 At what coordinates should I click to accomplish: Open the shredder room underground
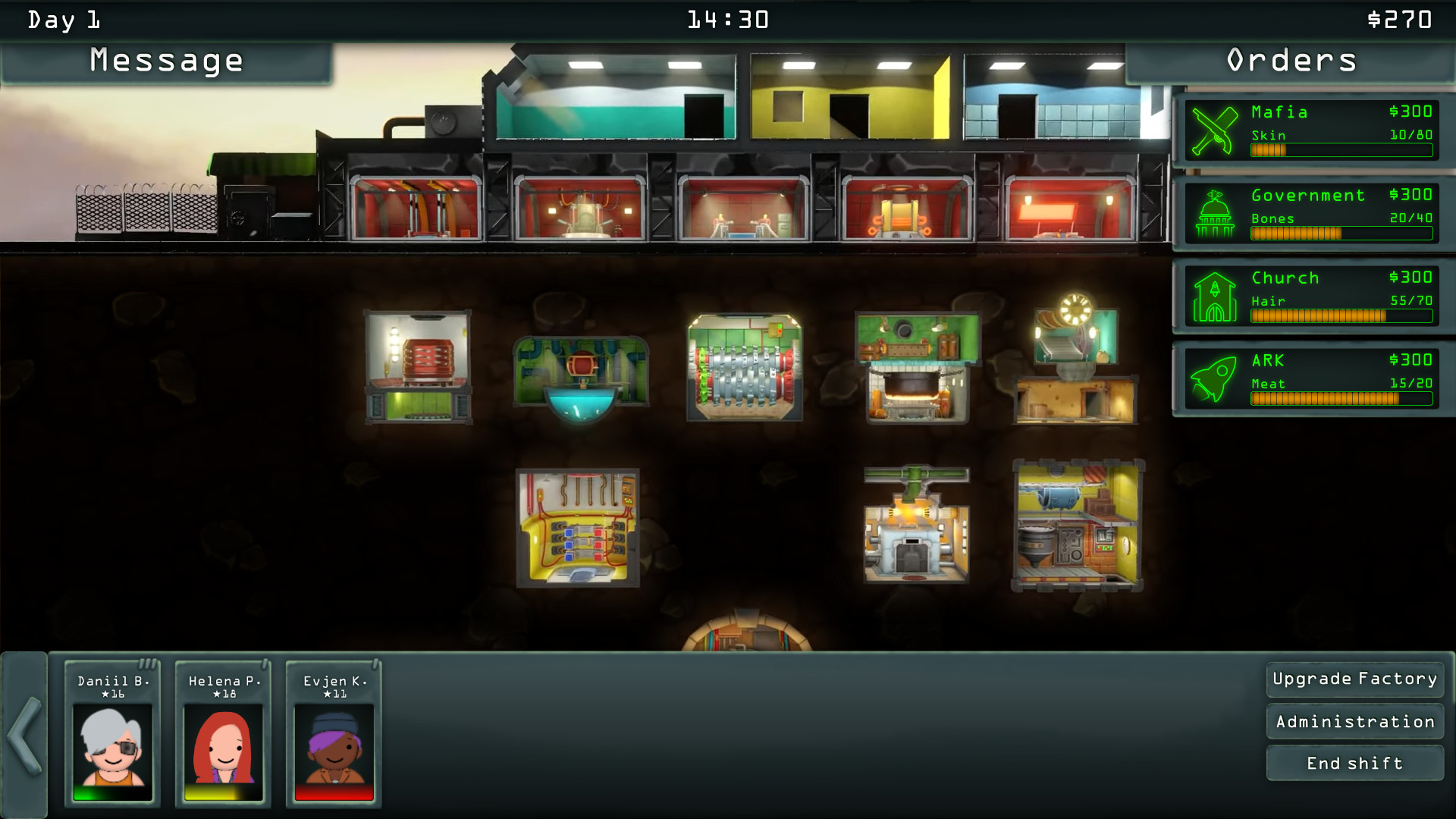(743, 368)
